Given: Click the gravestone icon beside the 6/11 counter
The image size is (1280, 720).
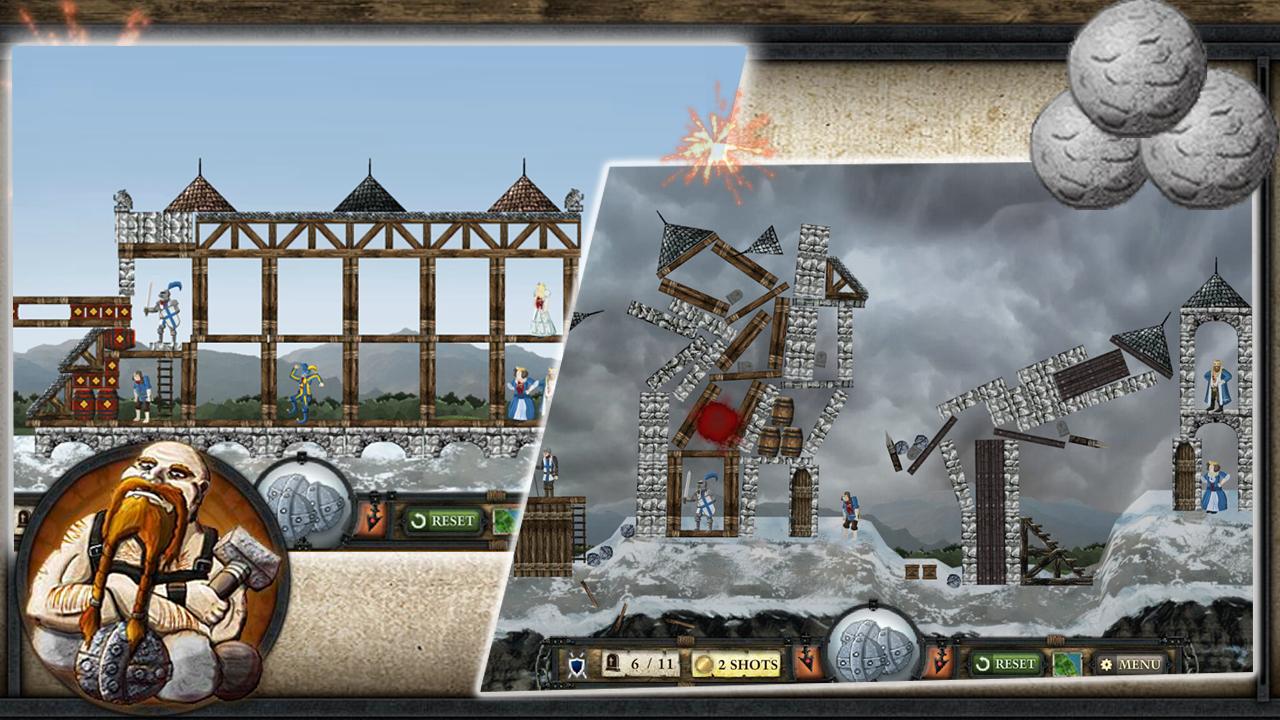Looking at the screenshot, I should coord(610,662).
